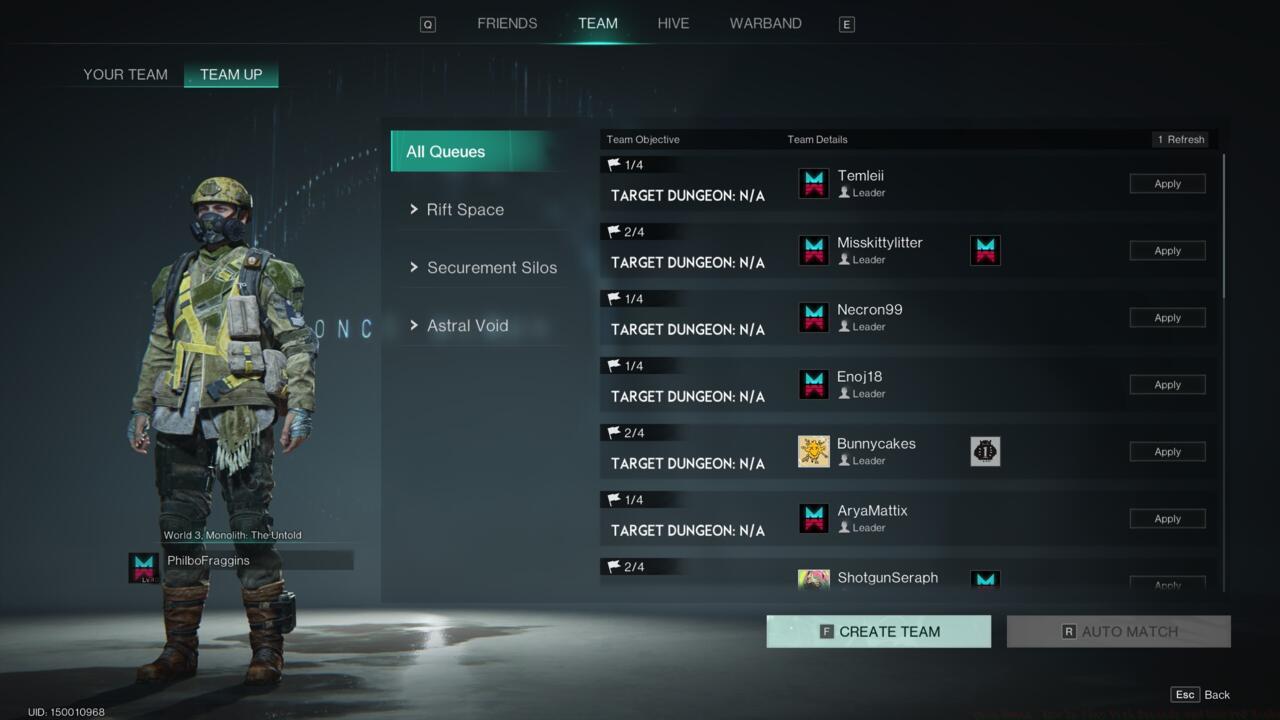Viewport: 1280px width, 720px height.
Task: Select Temleii's leader avatar icon
Action: (813, 183)
